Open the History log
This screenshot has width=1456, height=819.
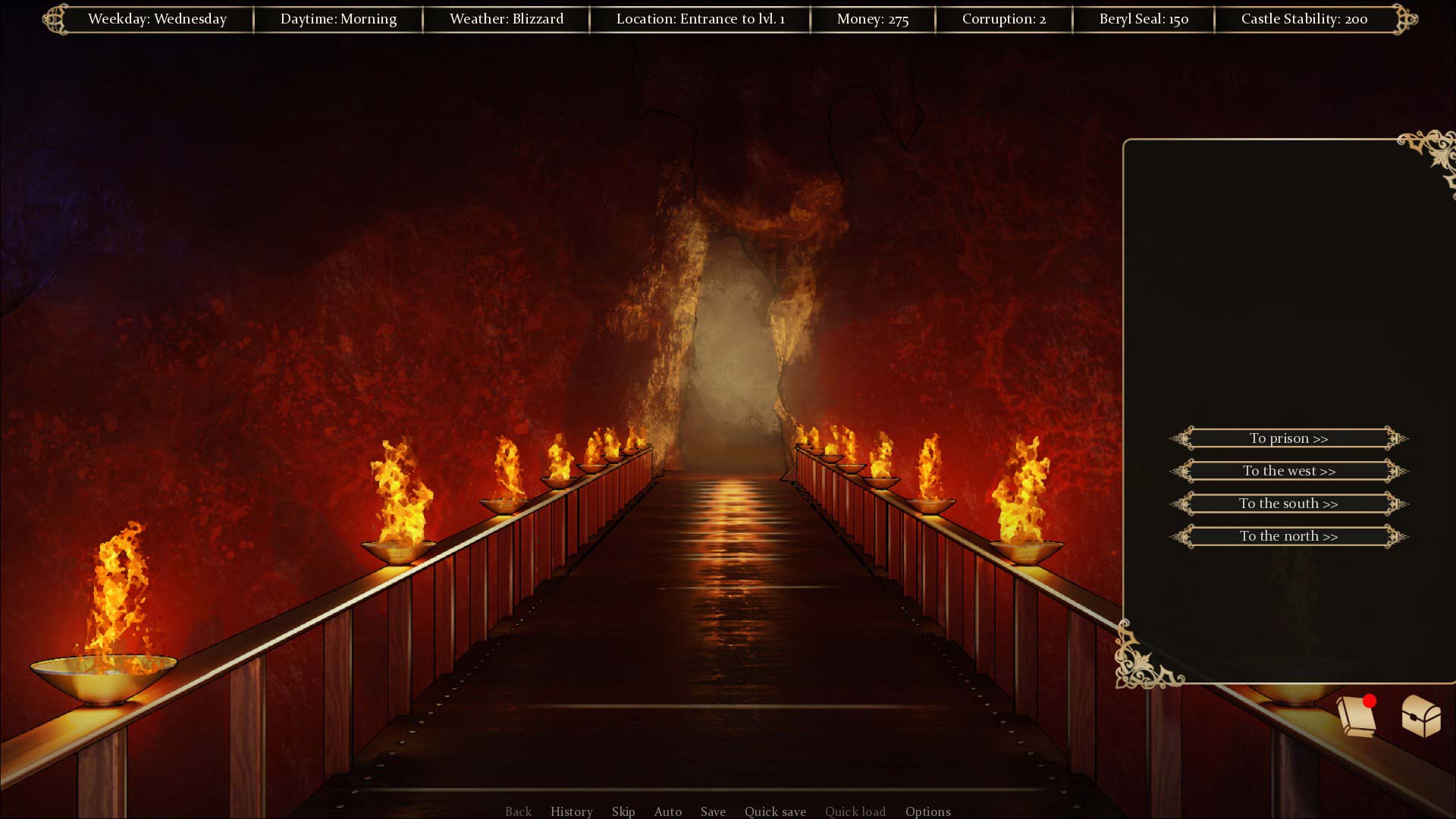571,811
